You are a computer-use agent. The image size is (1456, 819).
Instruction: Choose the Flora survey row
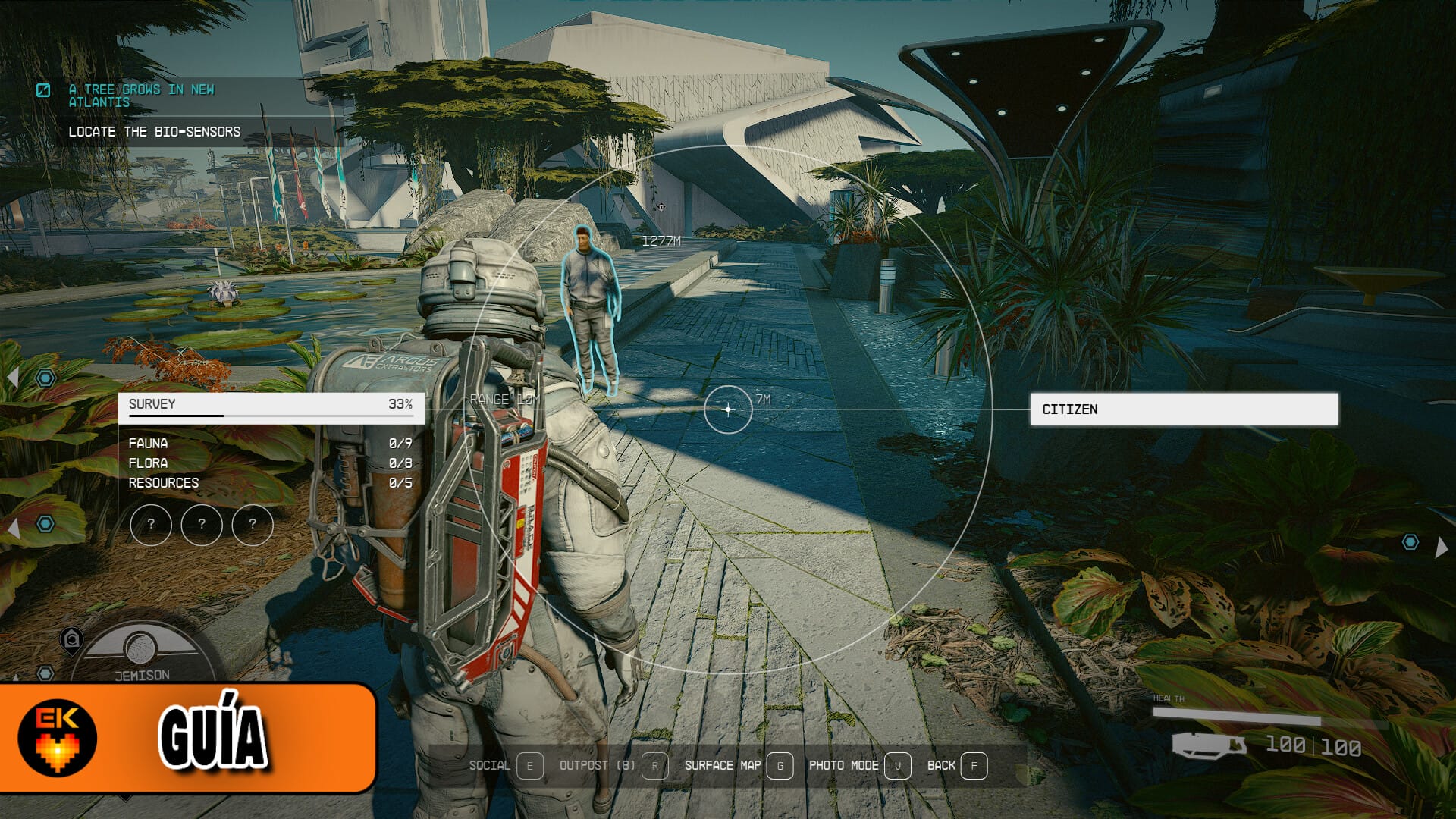[x=270, y=463]
